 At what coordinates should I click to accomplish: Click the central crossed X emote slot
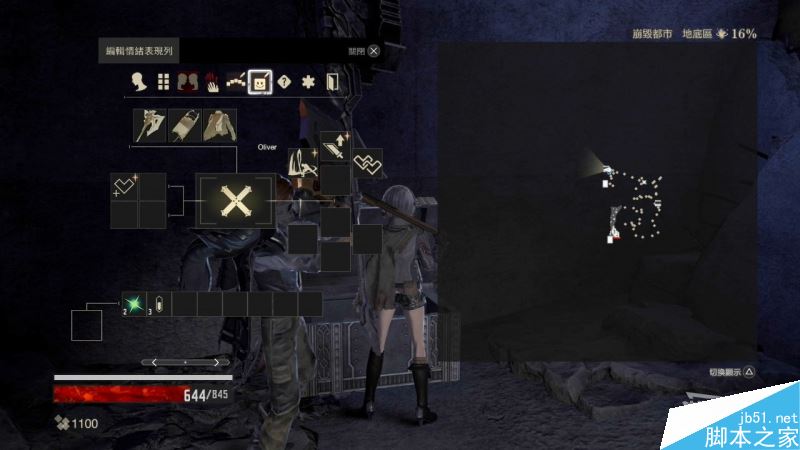tap(235, 202)
